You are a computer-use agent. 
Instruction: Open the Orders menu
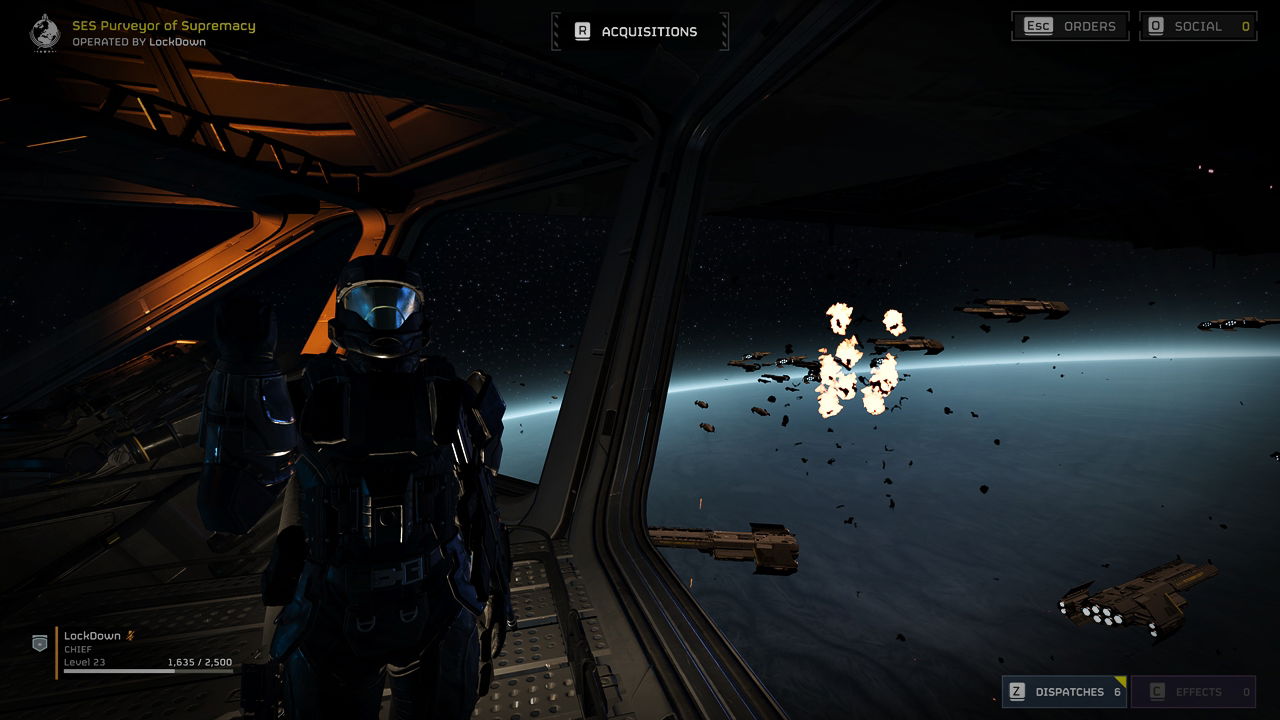(x=1070, y=26)
